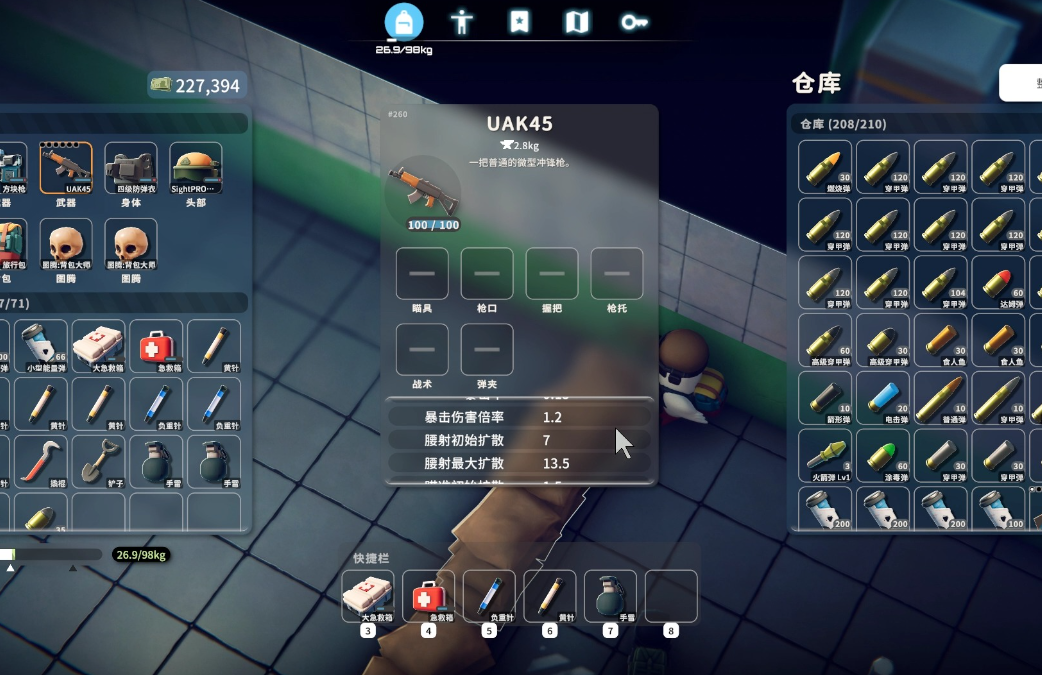The image size is (1042, 675).
Task: Select the blue 电击弹 shock ammo
Action: tap(883, 398)
